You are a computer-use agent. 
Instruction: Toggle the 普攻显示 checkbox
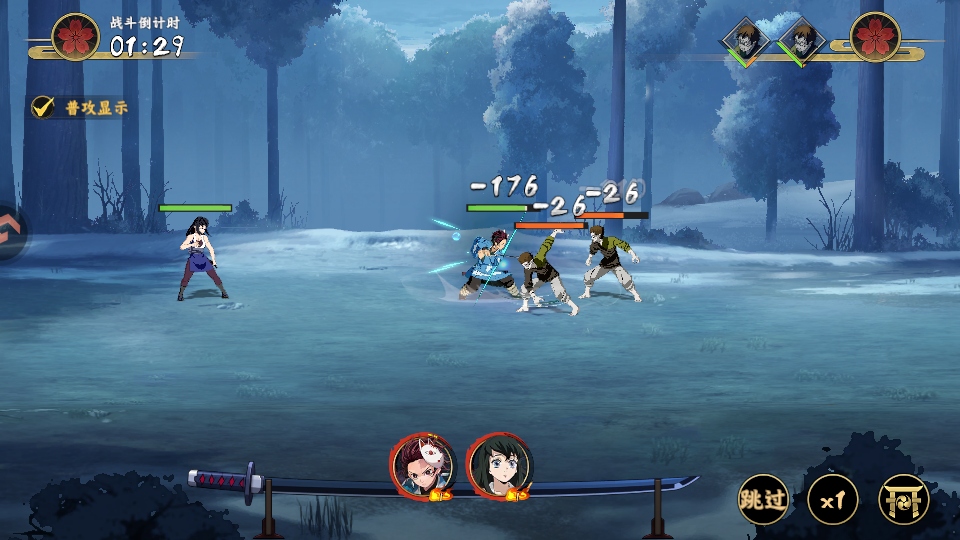[43, 107]
